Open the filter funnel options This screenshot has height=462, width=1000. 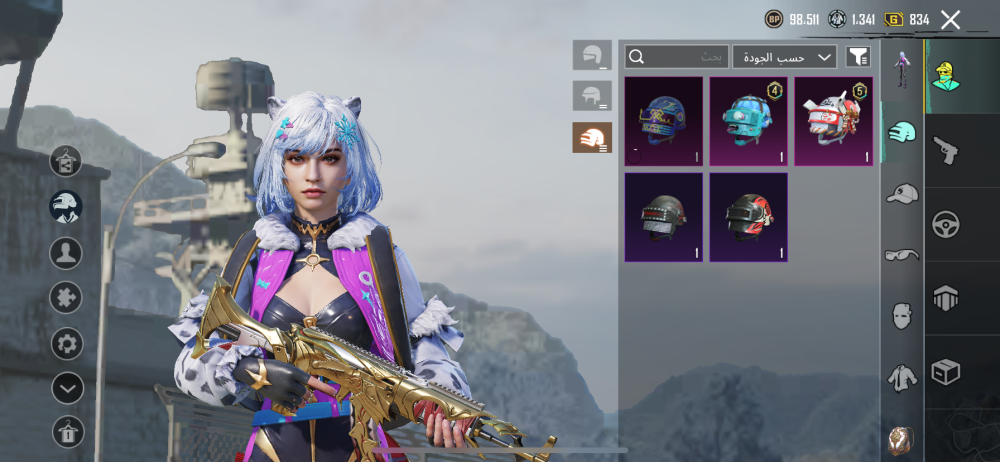[x=858, y=57]
